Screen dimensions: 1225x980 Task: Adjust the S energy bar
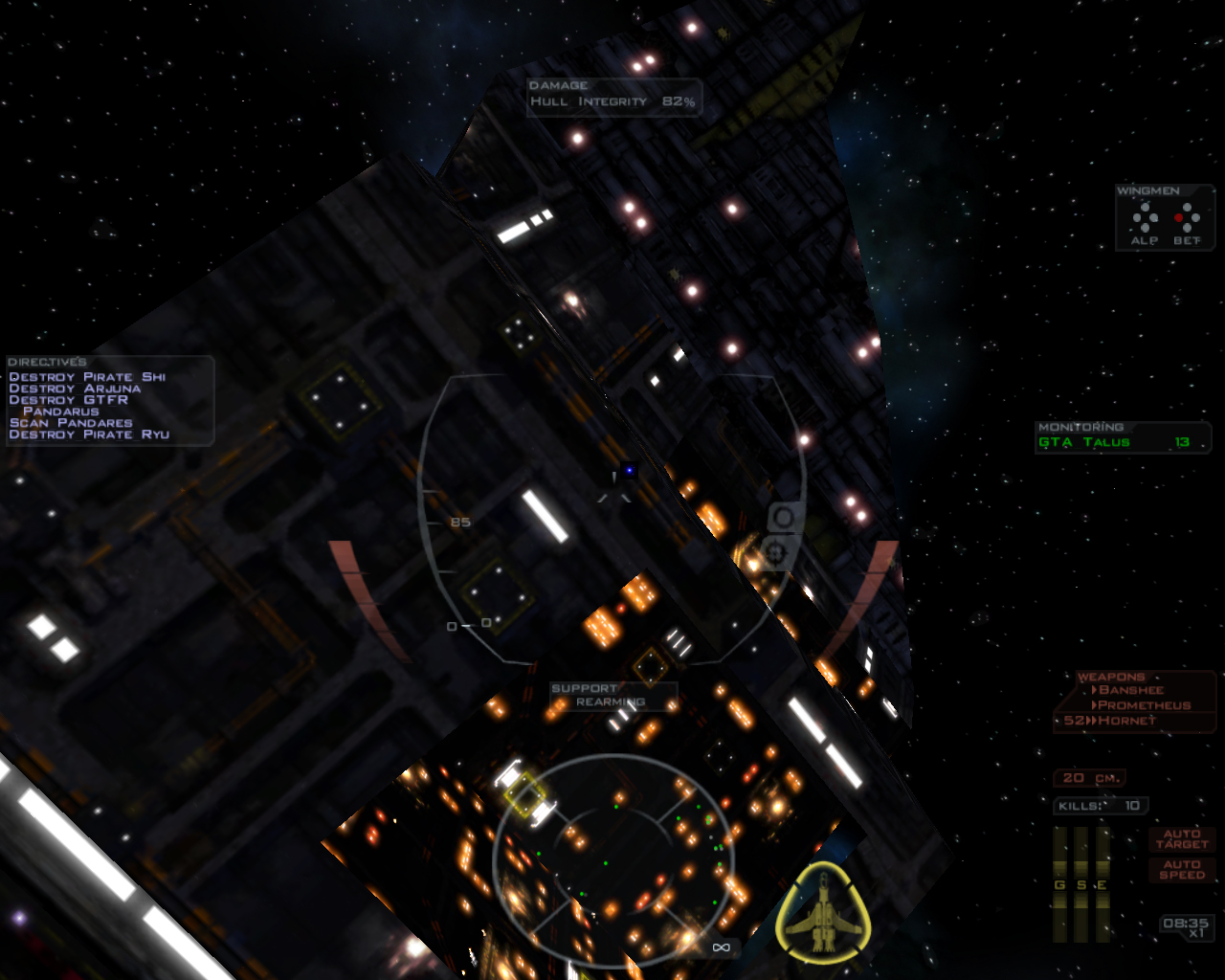coord(1080,883)
